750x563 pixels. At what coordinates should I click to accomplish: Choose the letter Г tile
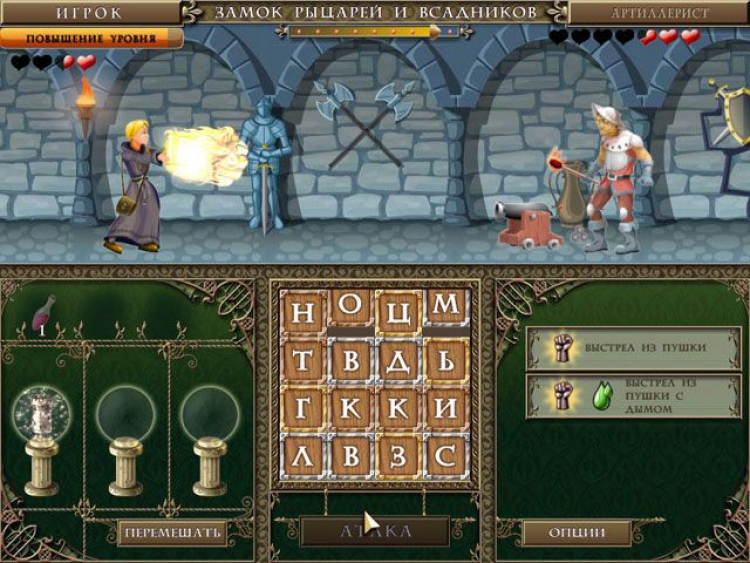pos(303,408)
